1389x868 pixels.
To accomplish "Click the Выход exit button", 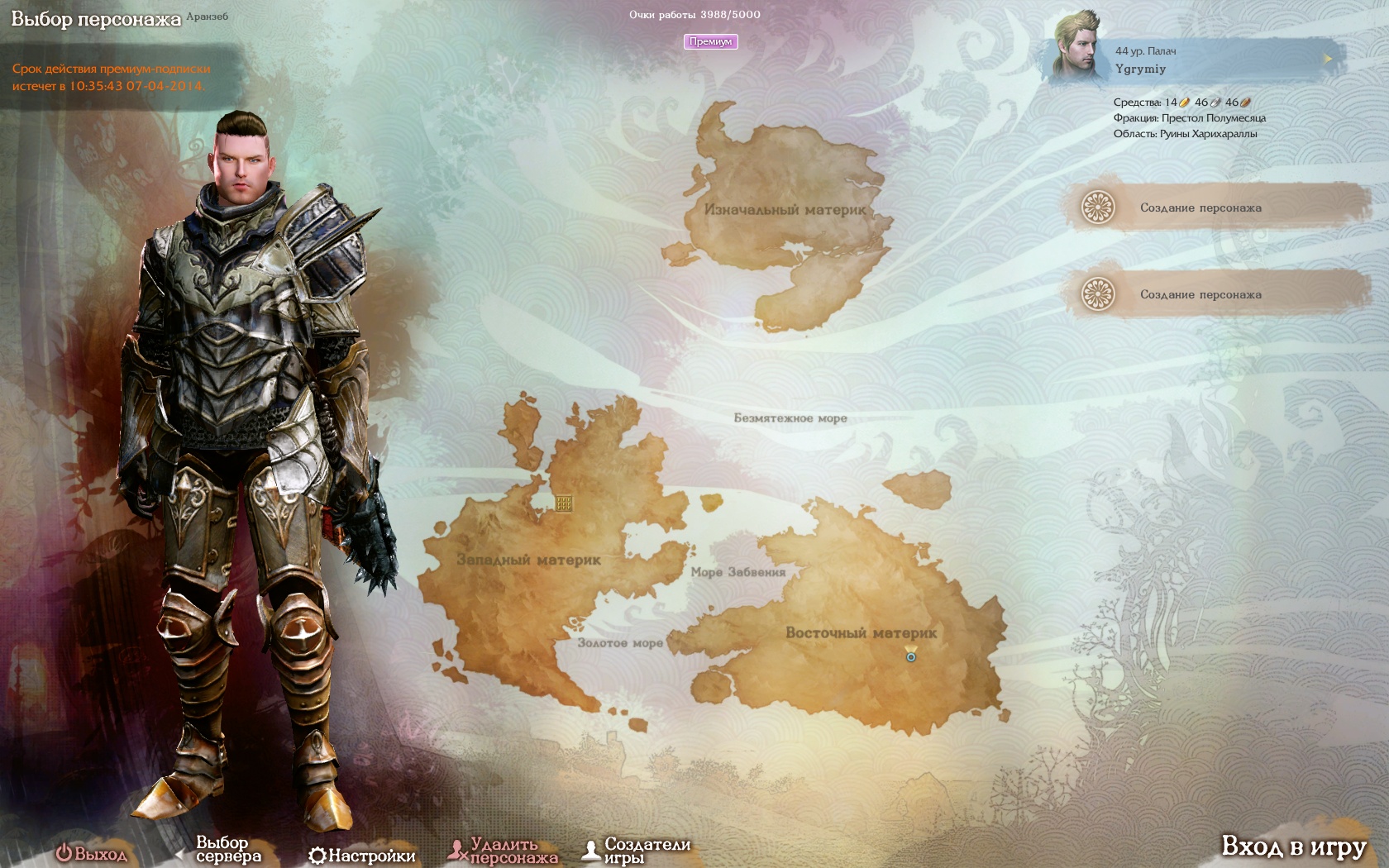I will [92, 854].
